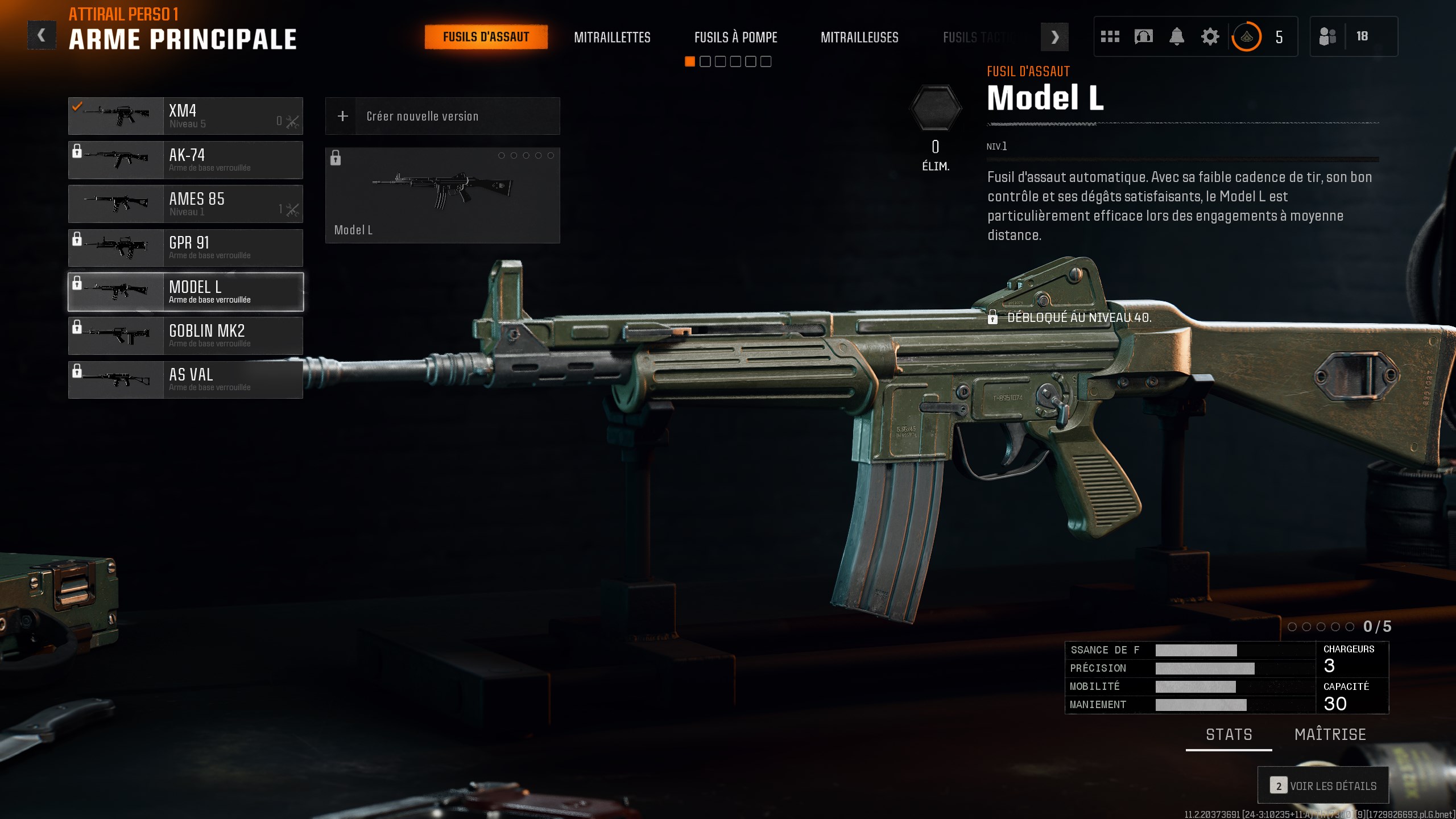This screenshot has height=819, width=1456.
Task: Select the first page indicator square
Action: click(689, 61)
